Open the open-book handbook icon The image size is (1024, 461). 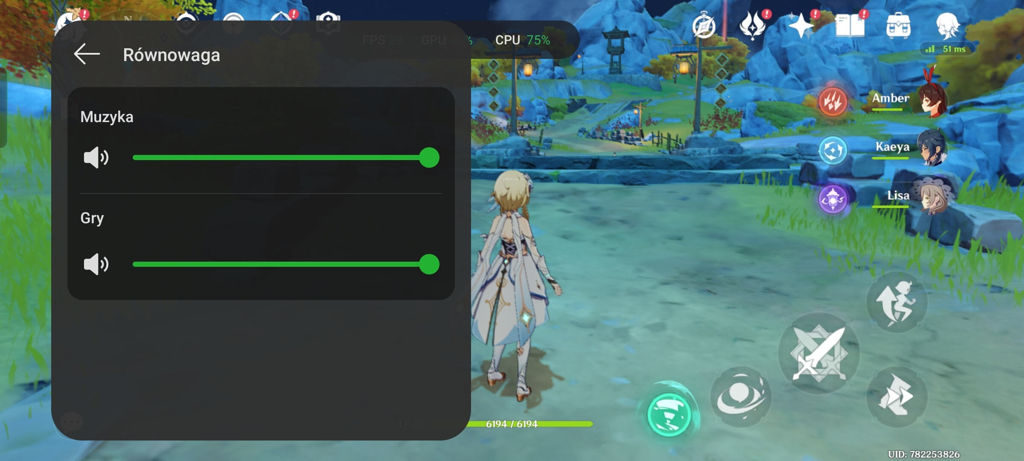point(849,26)
